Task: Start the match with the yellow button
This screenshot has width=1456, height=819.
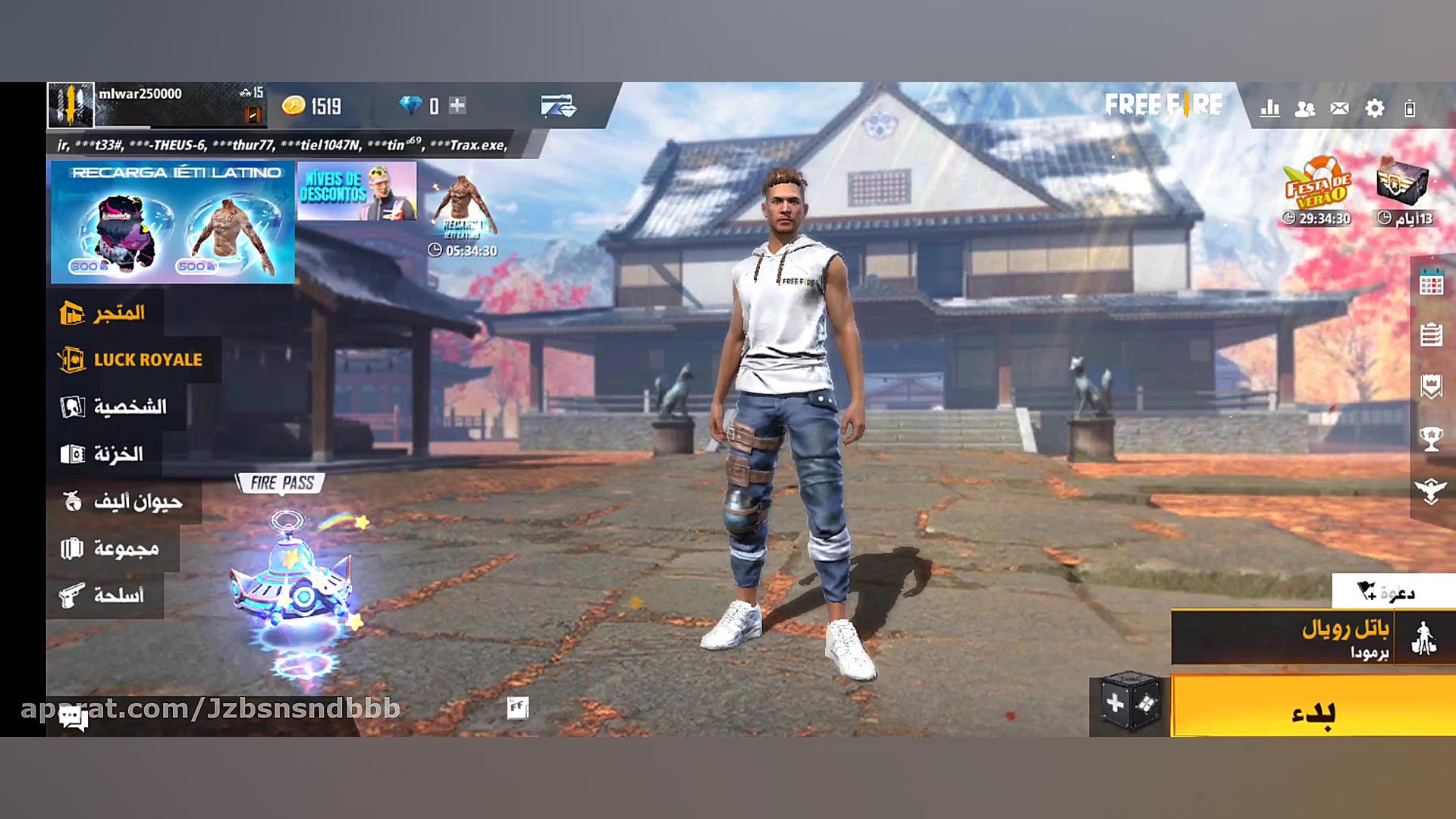Action: 1313,711
